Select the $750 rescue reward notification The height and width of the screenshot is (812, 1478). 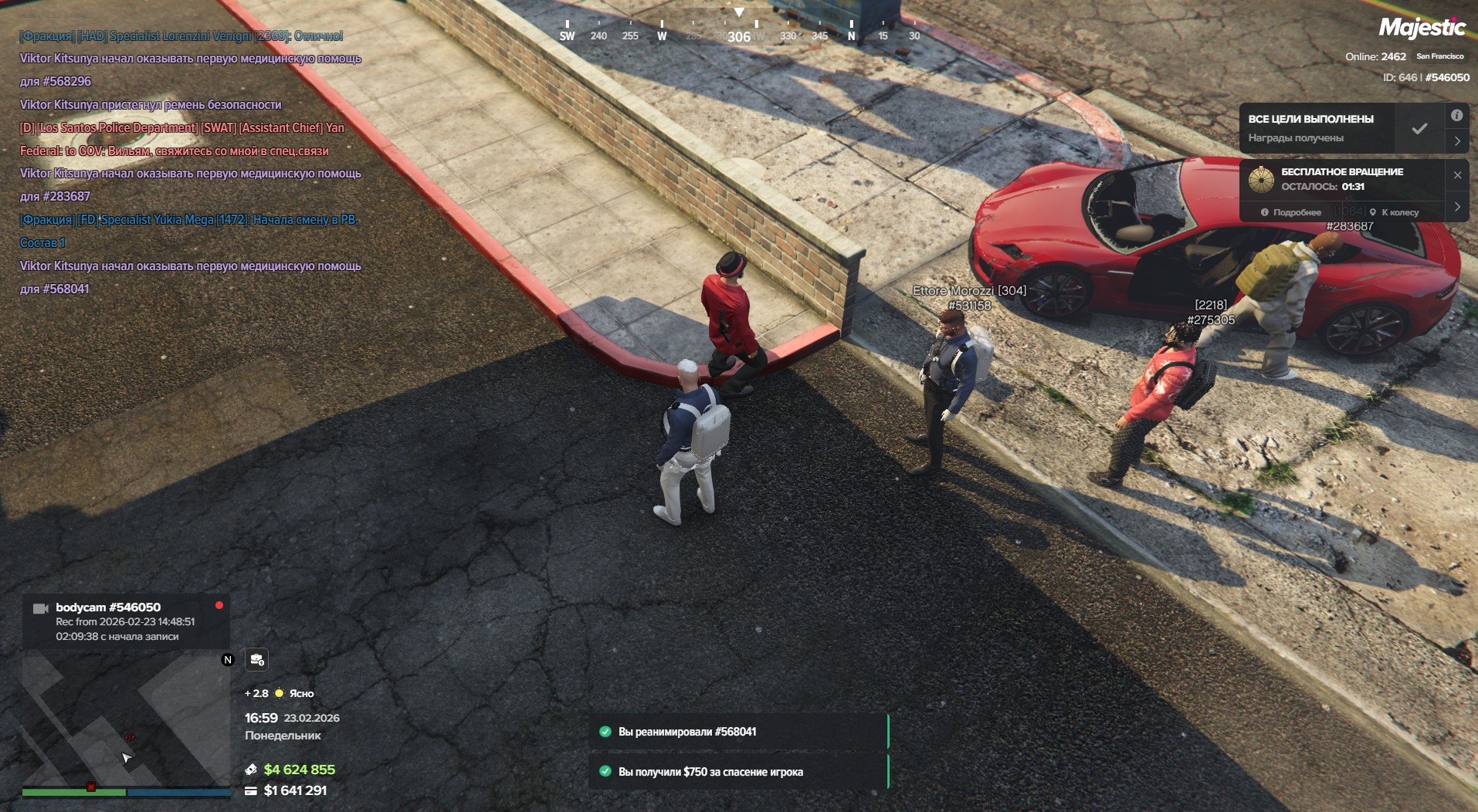click(738, 772)
